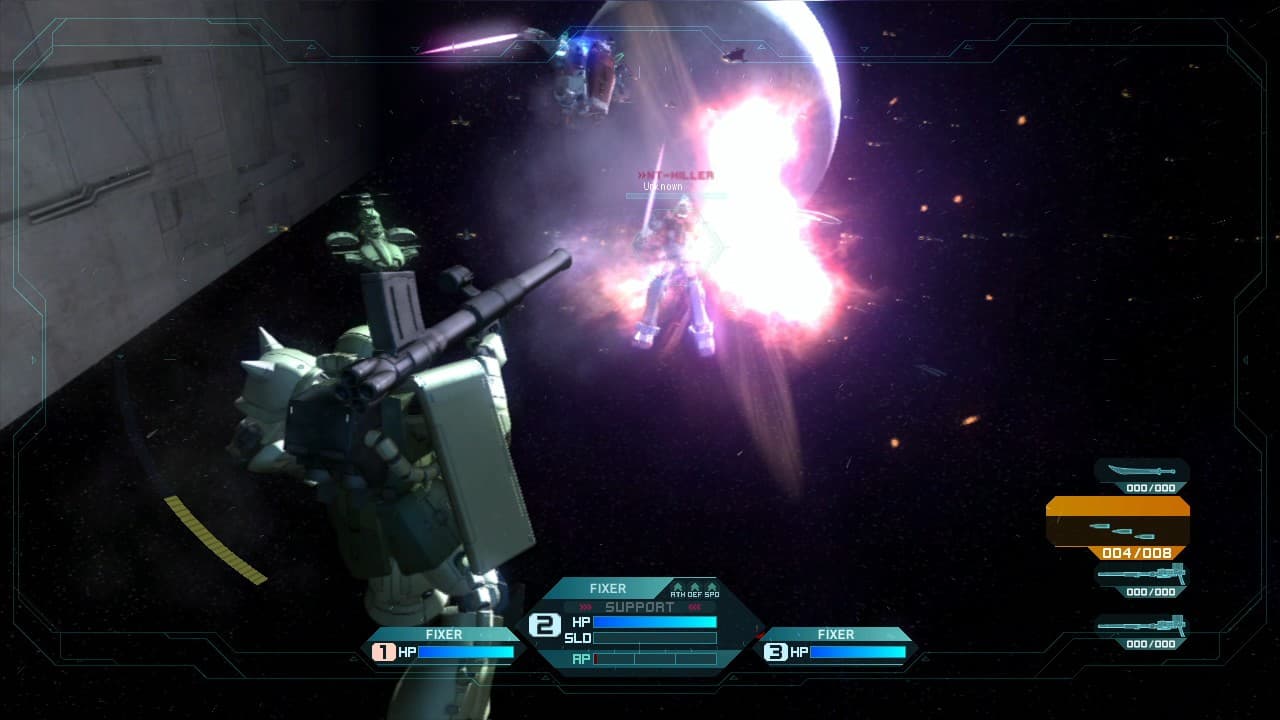Expand the left chevron arrows beside SUPPORT

[586, 606]
